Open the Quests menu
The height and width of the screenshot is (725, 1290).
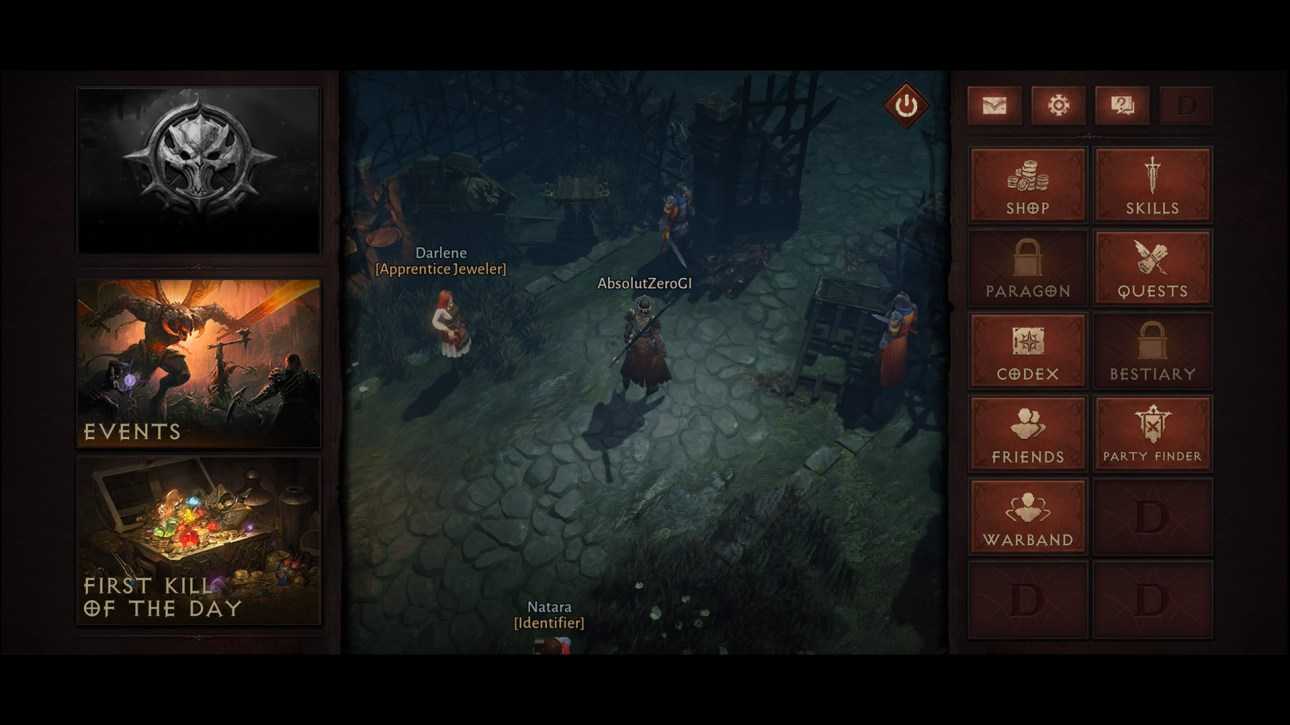[x=1152, y=268]
